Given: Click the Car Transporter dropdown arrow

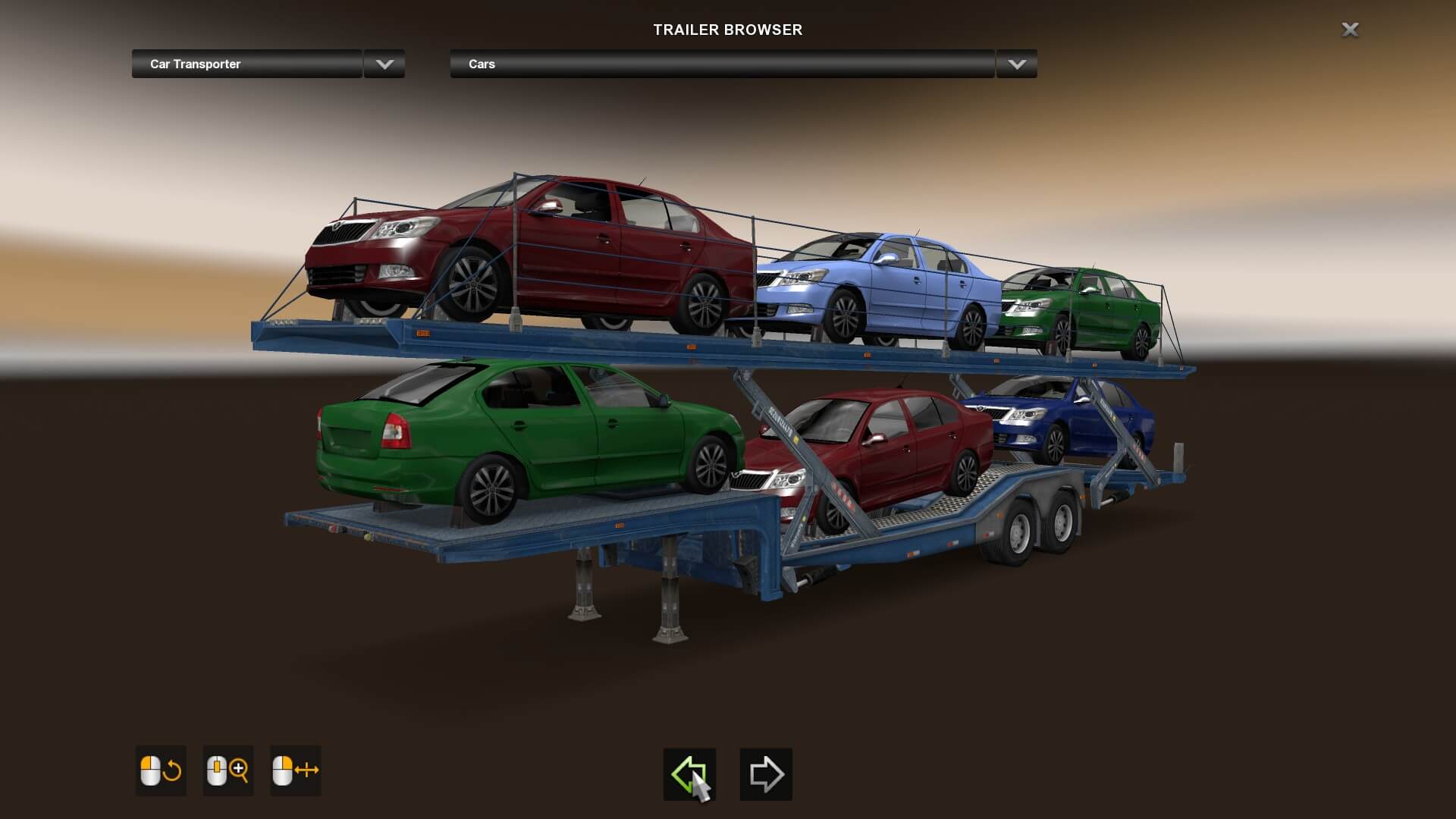Looking at the screenshot, I should 384,64.
